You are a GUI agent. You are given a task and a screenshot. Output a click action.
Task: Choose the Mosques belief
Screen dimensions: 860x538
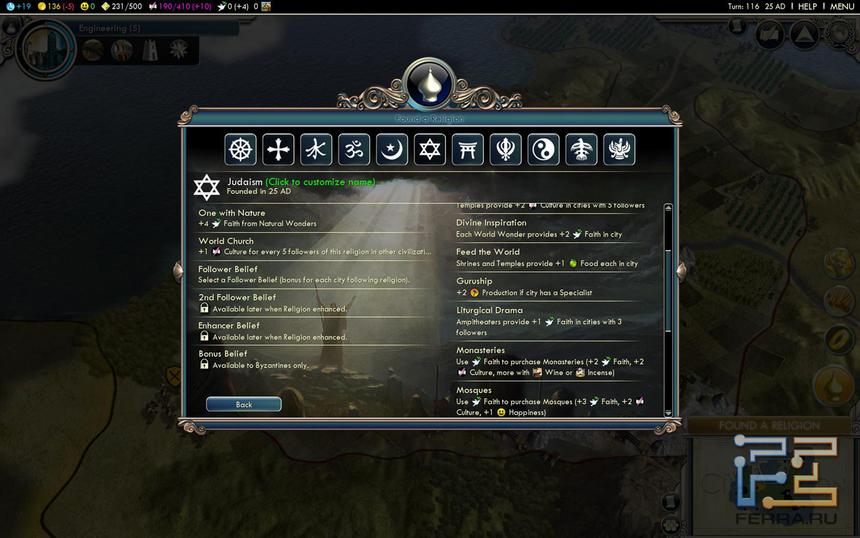(555, 401)
